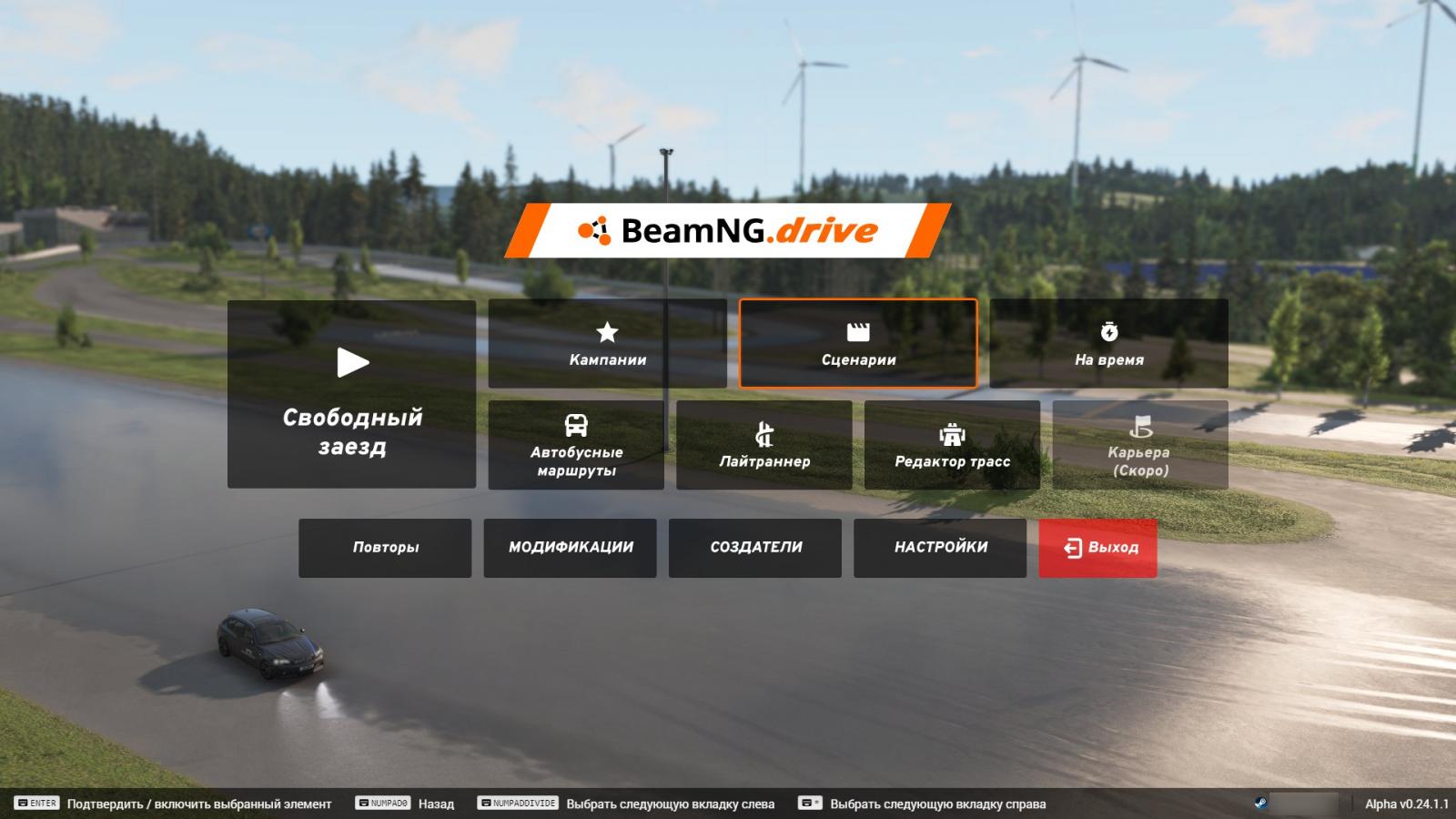Click the stopwatch icon on На время
This screenshot has height=819, width=1456.
coord(1109,332)
